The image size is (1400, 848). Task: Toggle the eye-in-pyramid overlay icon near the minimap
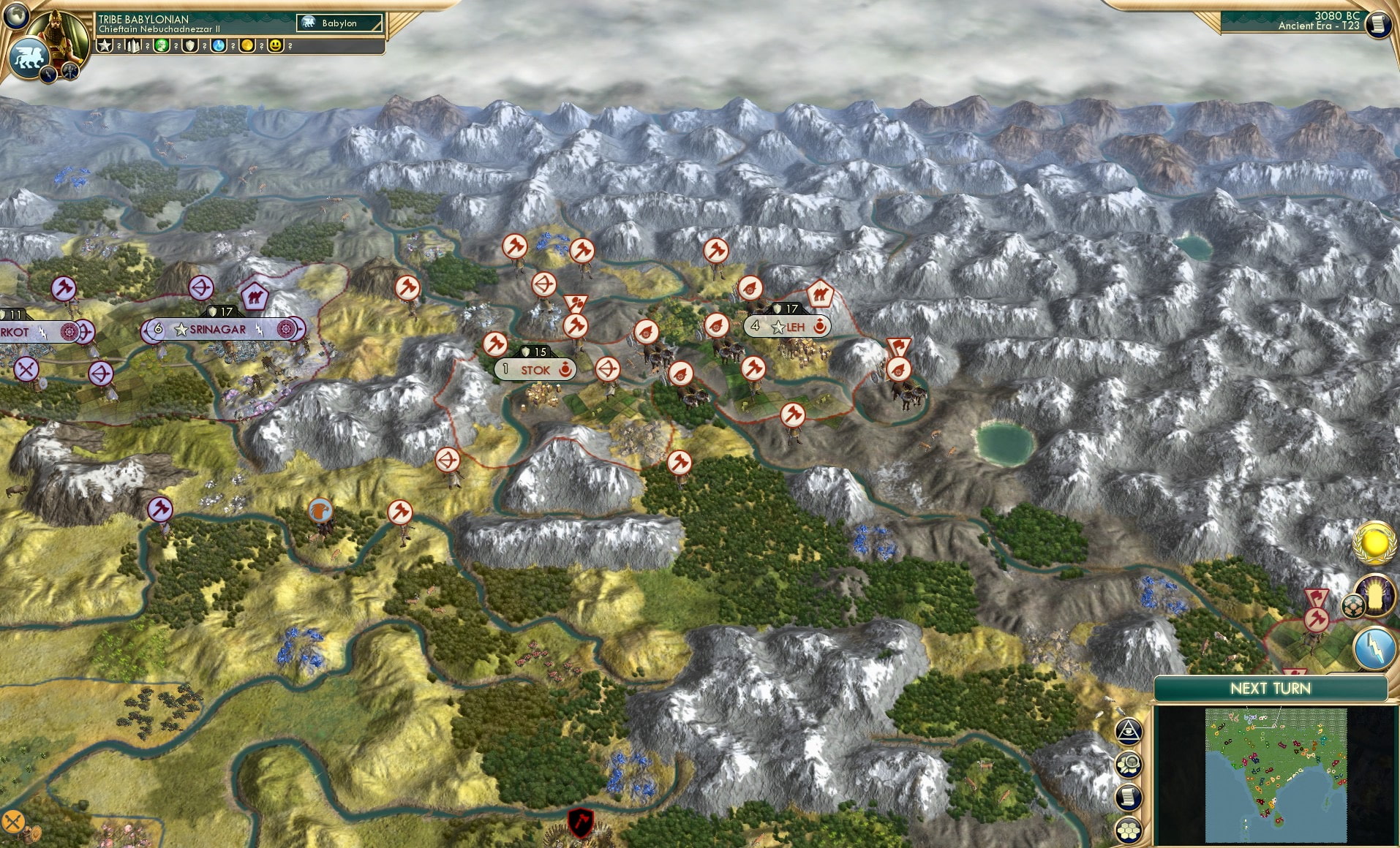coord(1129,730)
